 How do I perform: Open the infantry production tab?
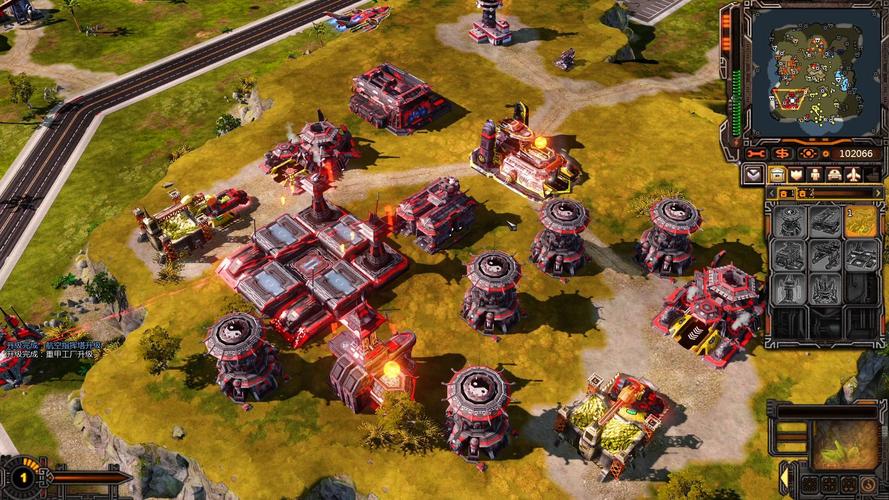[815, 174]
